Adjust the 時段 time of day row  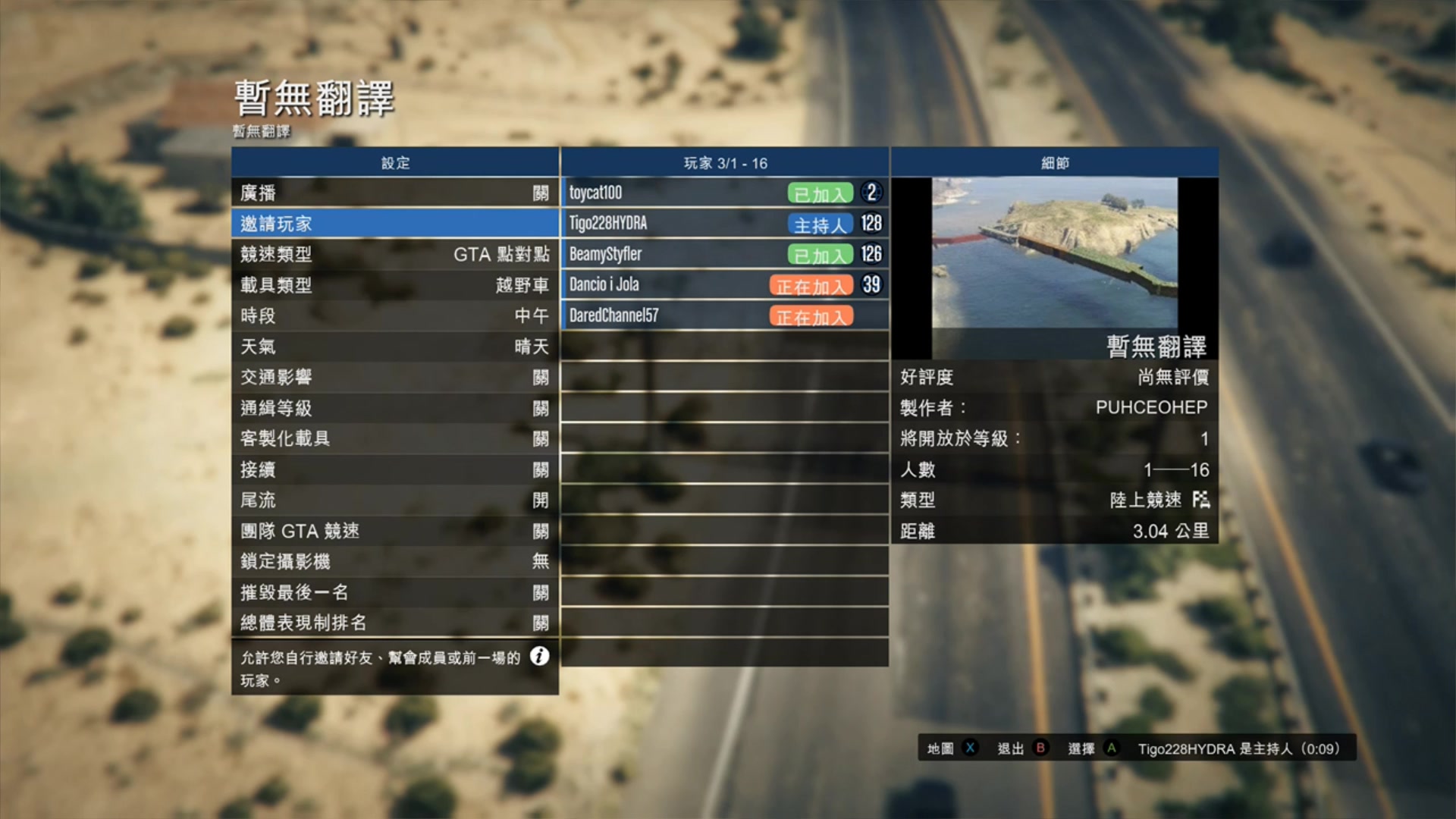point(394,315)
